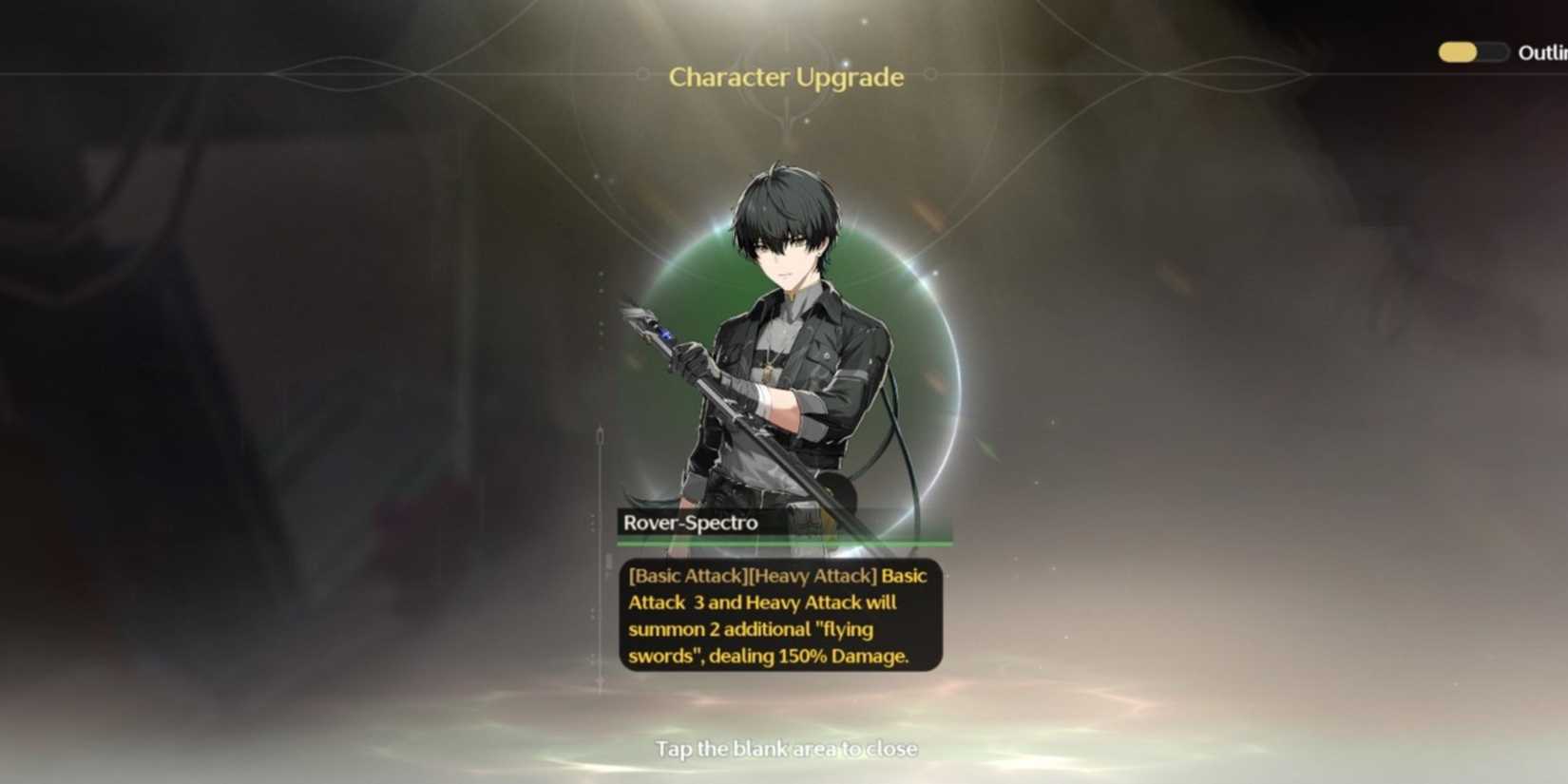Click the diamond marker on the left vertical line
The width and height of the screenshot is (1568, 784).
(x=601, y=432)
